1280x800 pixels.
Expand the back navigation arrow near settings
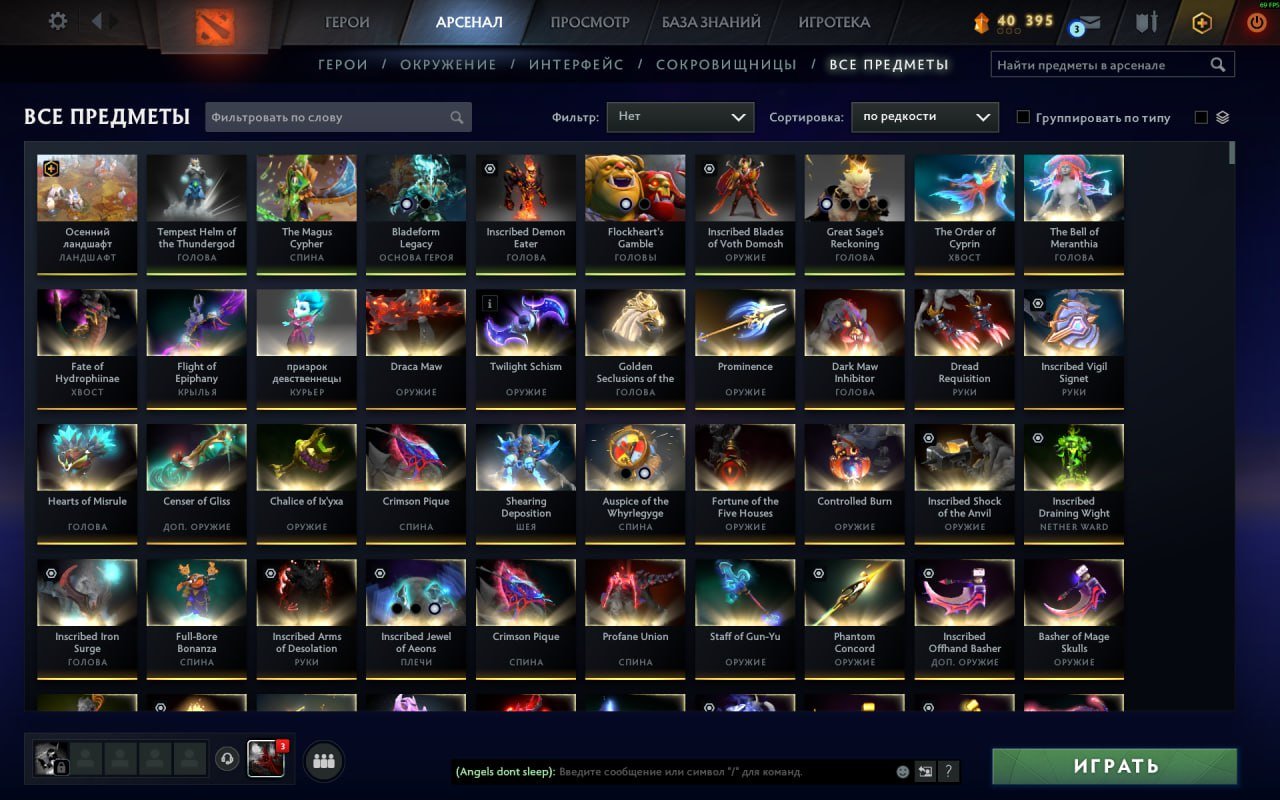[x=97, y=20]
